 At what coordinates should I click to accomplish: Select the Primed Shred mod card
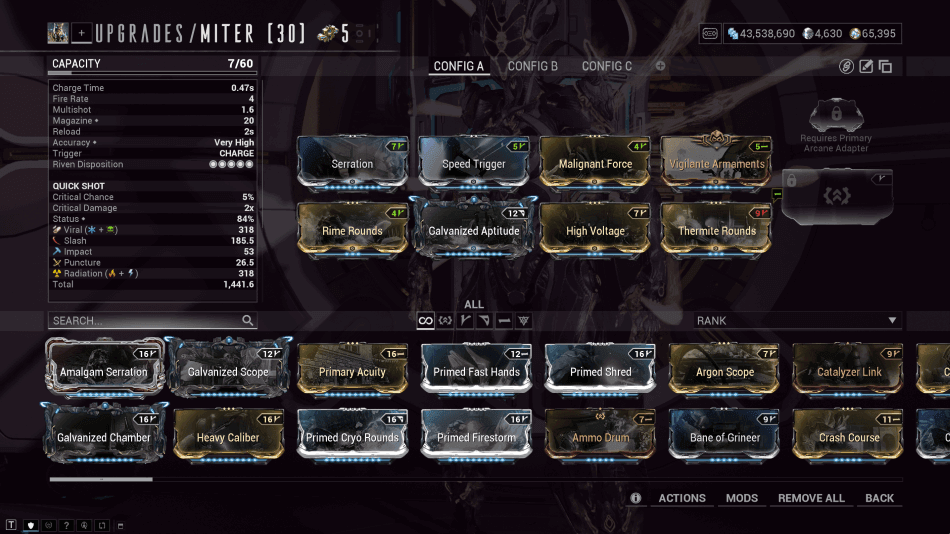600,370
